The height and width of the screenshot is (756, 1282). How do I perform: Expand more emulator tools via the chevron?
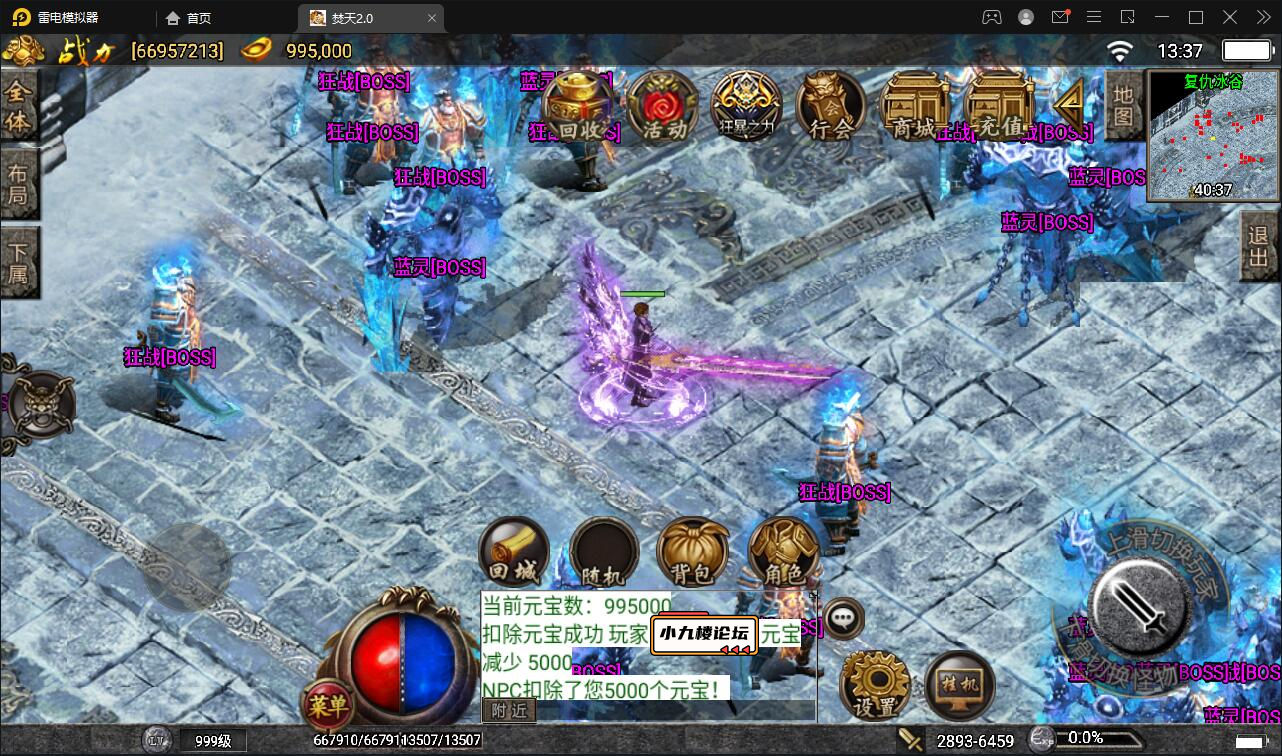point(1262,17)
